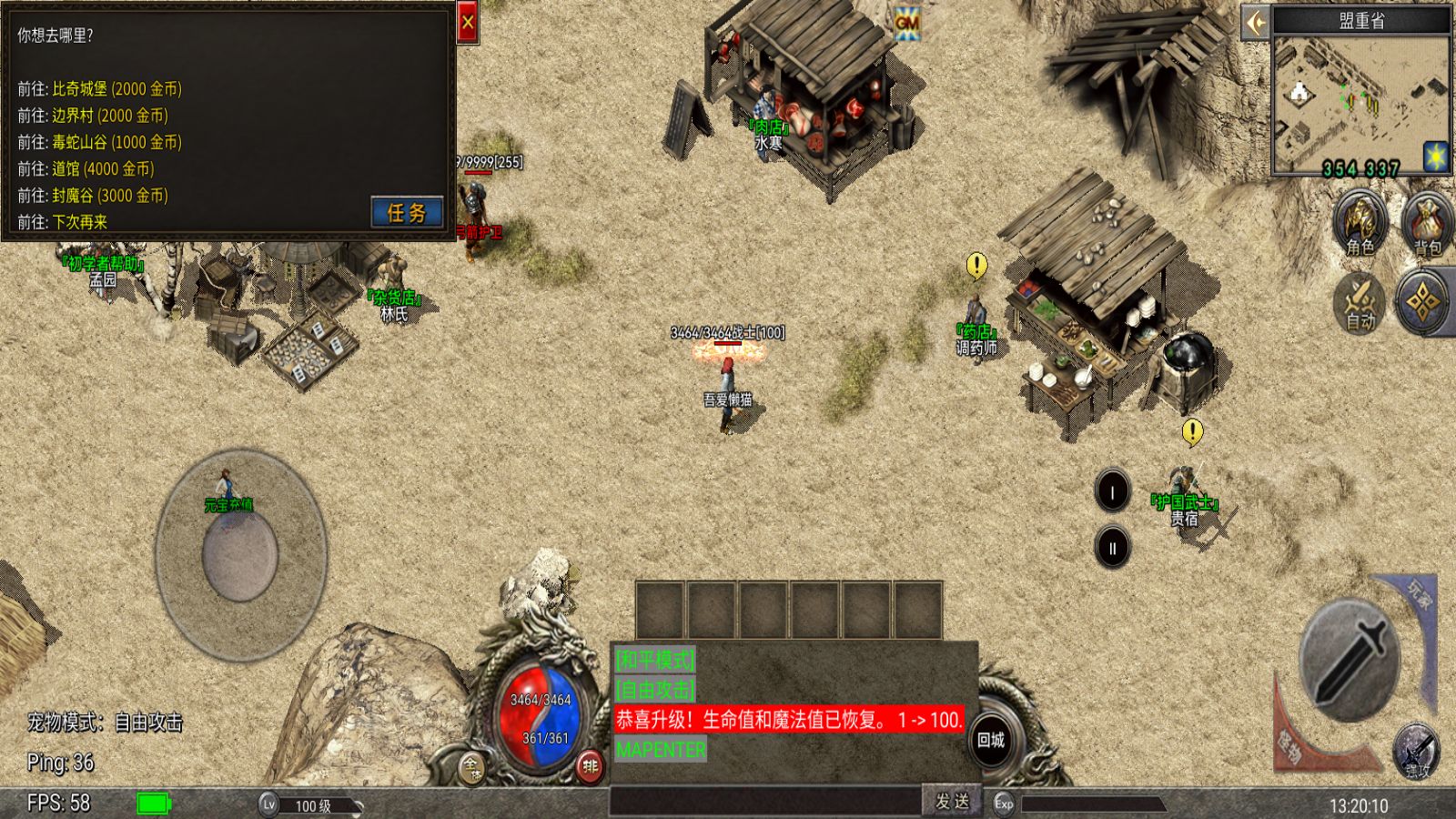The image size is (1456, 819).
Task: Click the four-diamond menu icon
Action: tap(1424, 301)
